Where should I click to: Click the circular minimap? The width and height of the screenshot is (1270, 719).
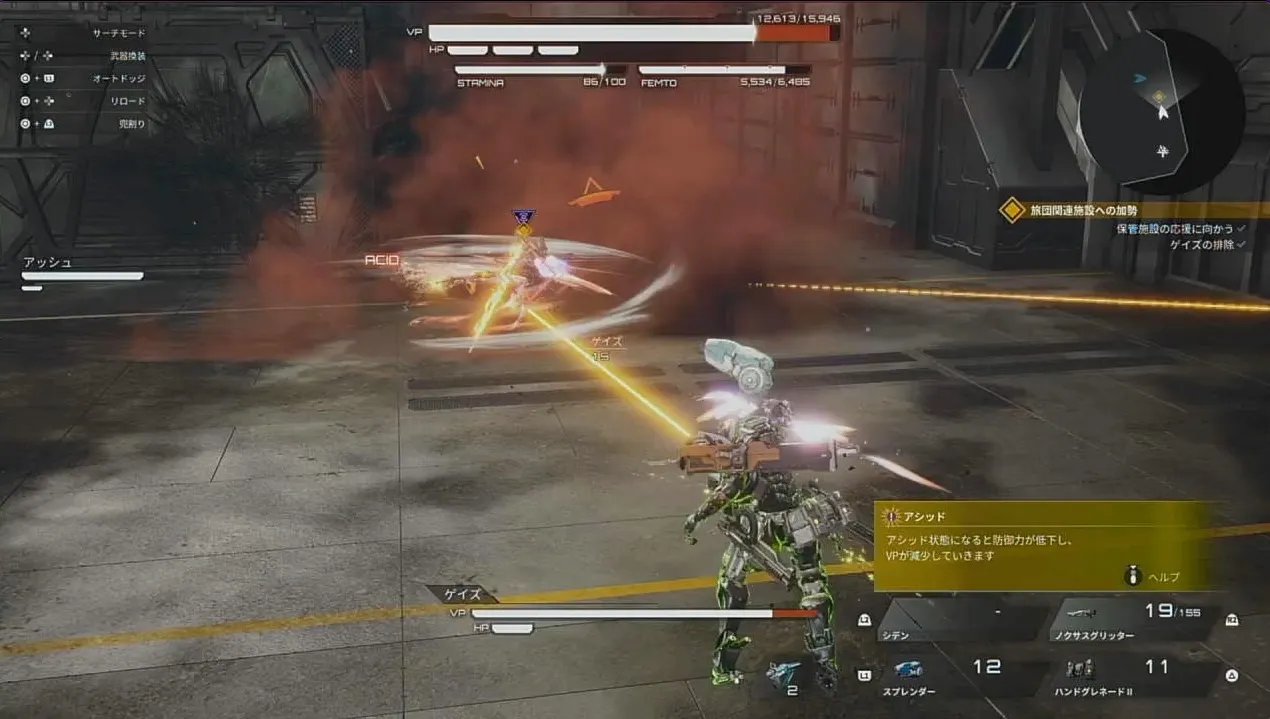point(1161,111)
